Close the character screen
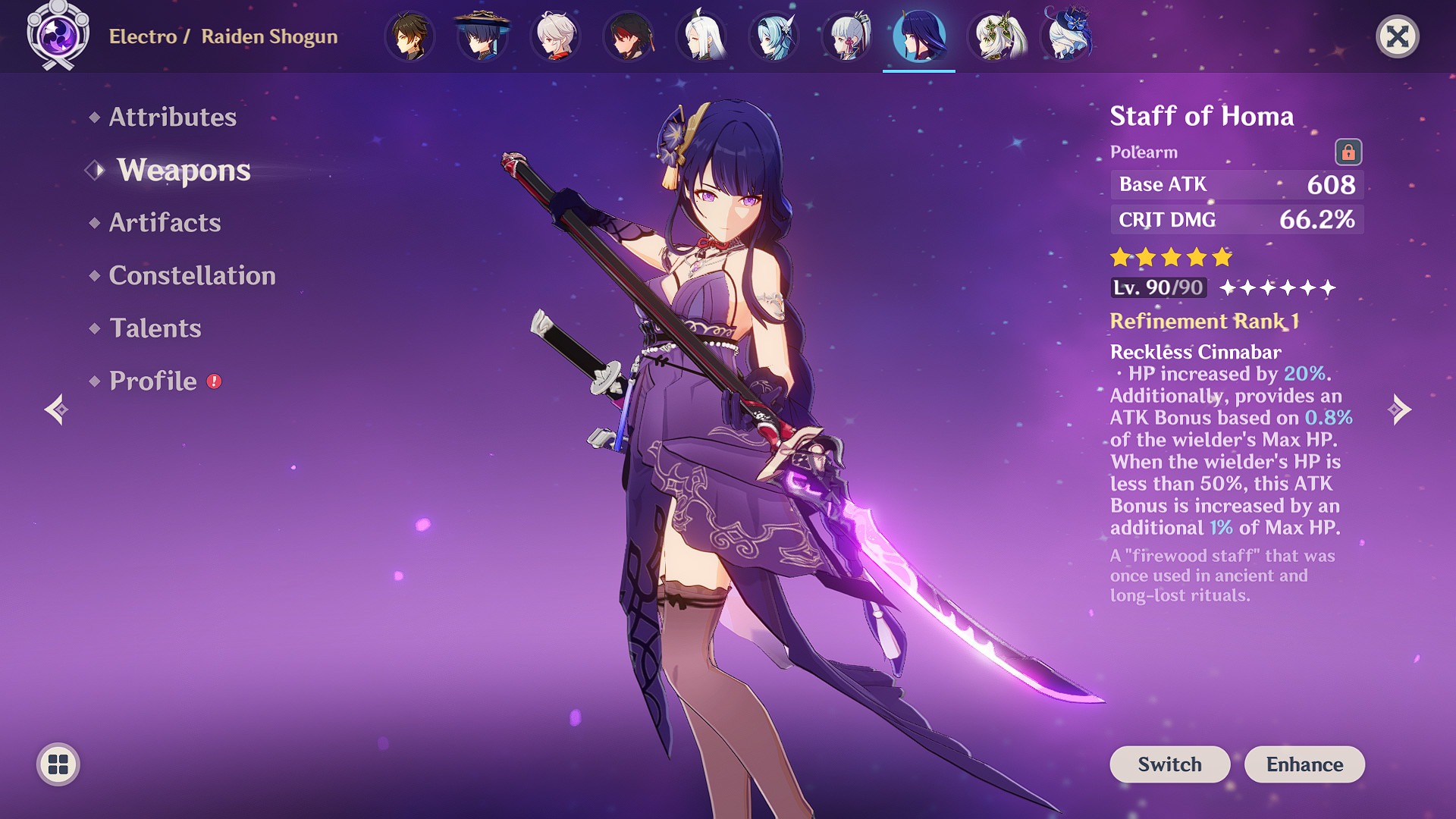Viewport: 1456px width, 819px height. point(1397,36)
